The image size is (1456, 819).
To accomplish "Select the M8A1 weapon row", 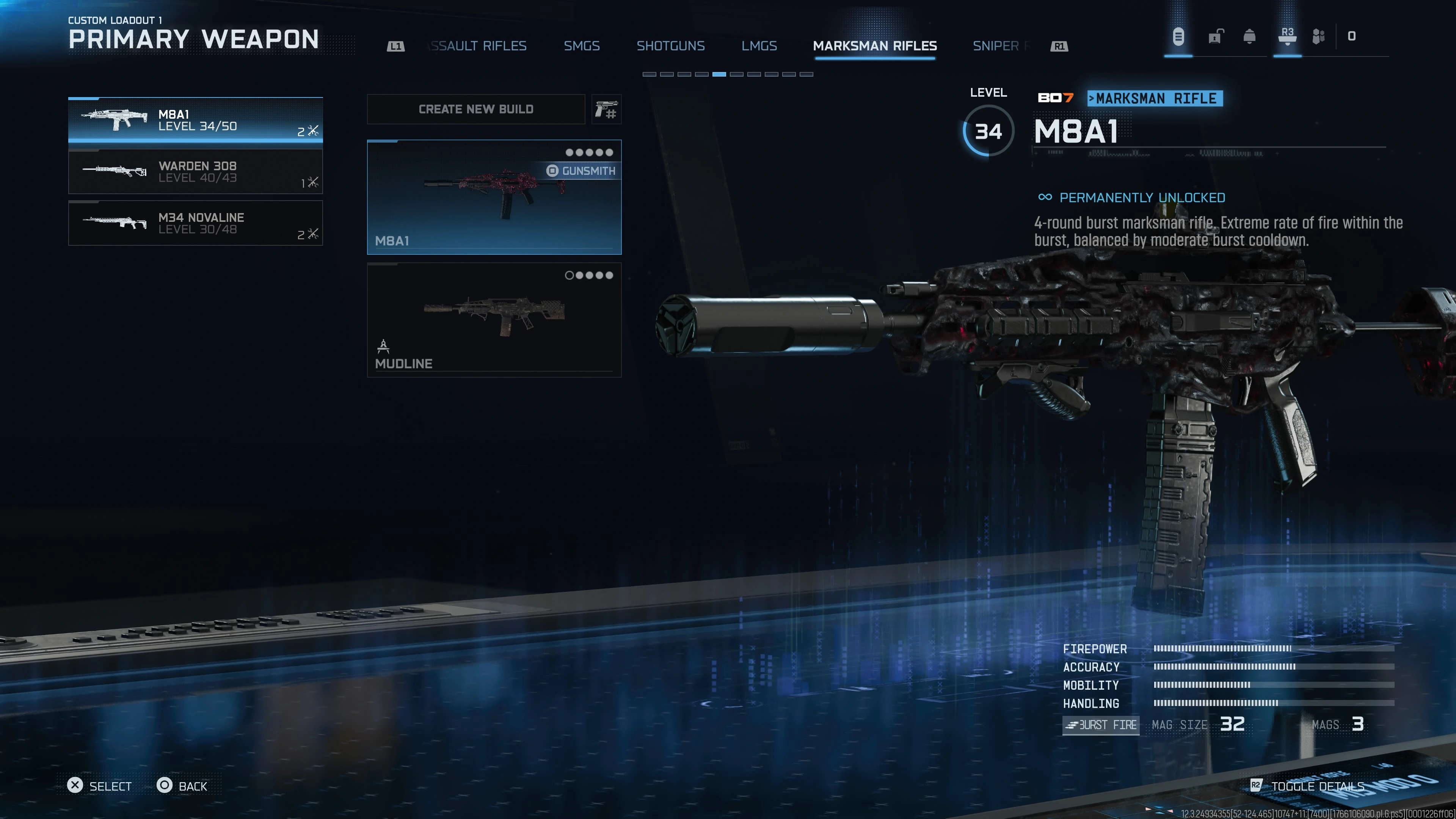I will click(x=195, y=120).
